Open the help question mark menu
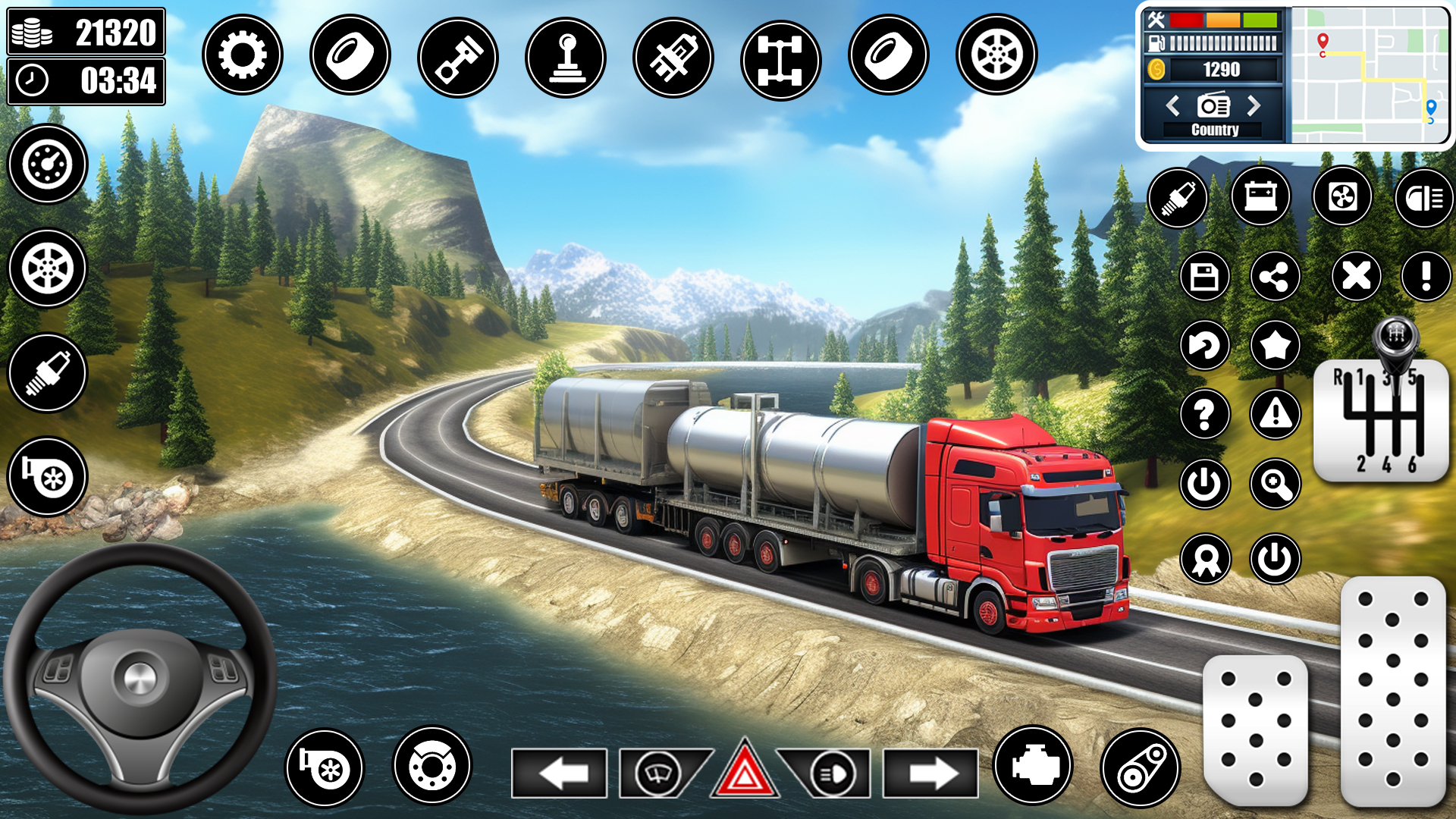This screenshot has height=819, width=1456. [1204, 415]
